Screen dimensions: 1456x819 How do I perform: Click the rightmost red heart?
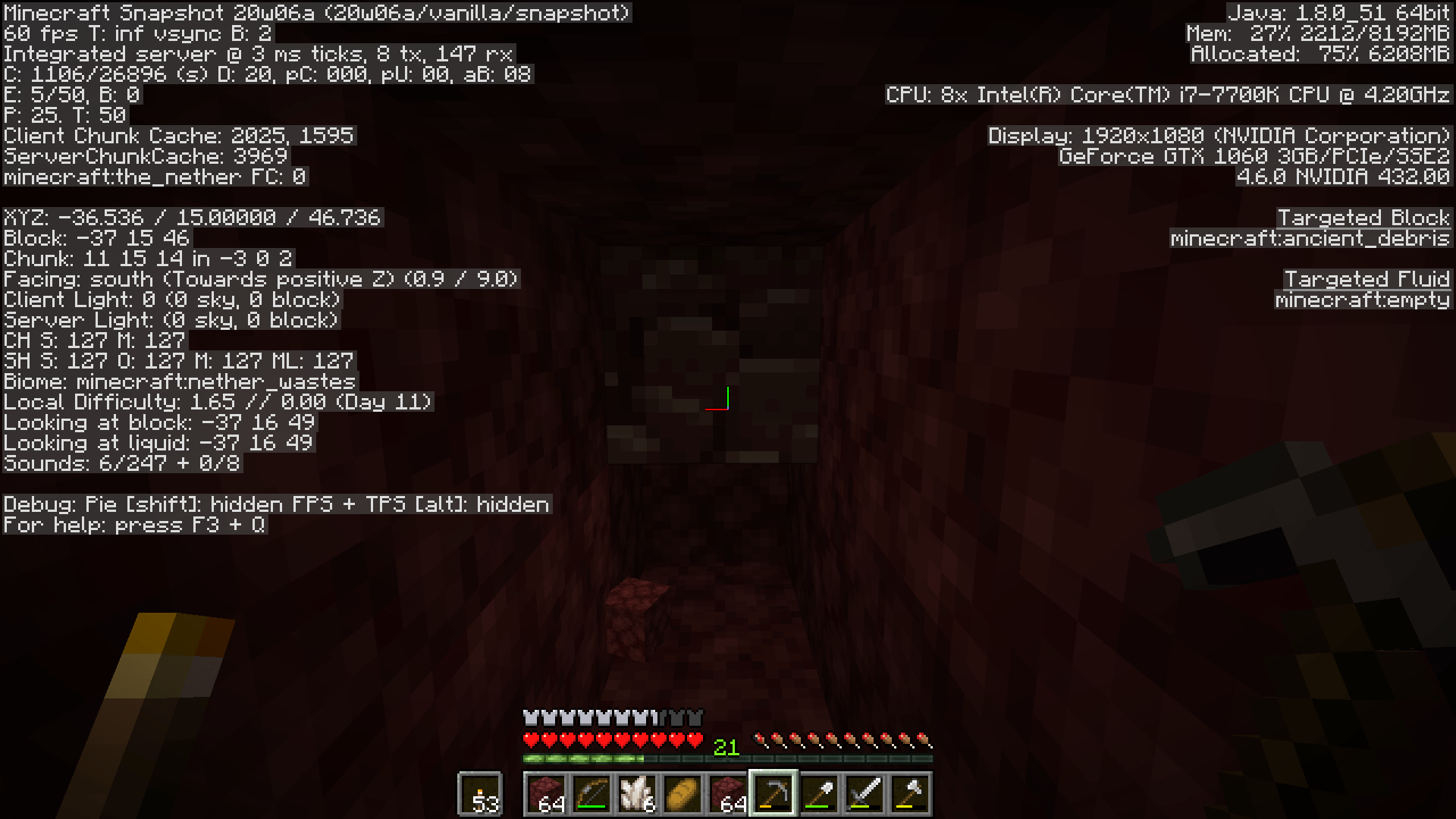coord(695,739)
